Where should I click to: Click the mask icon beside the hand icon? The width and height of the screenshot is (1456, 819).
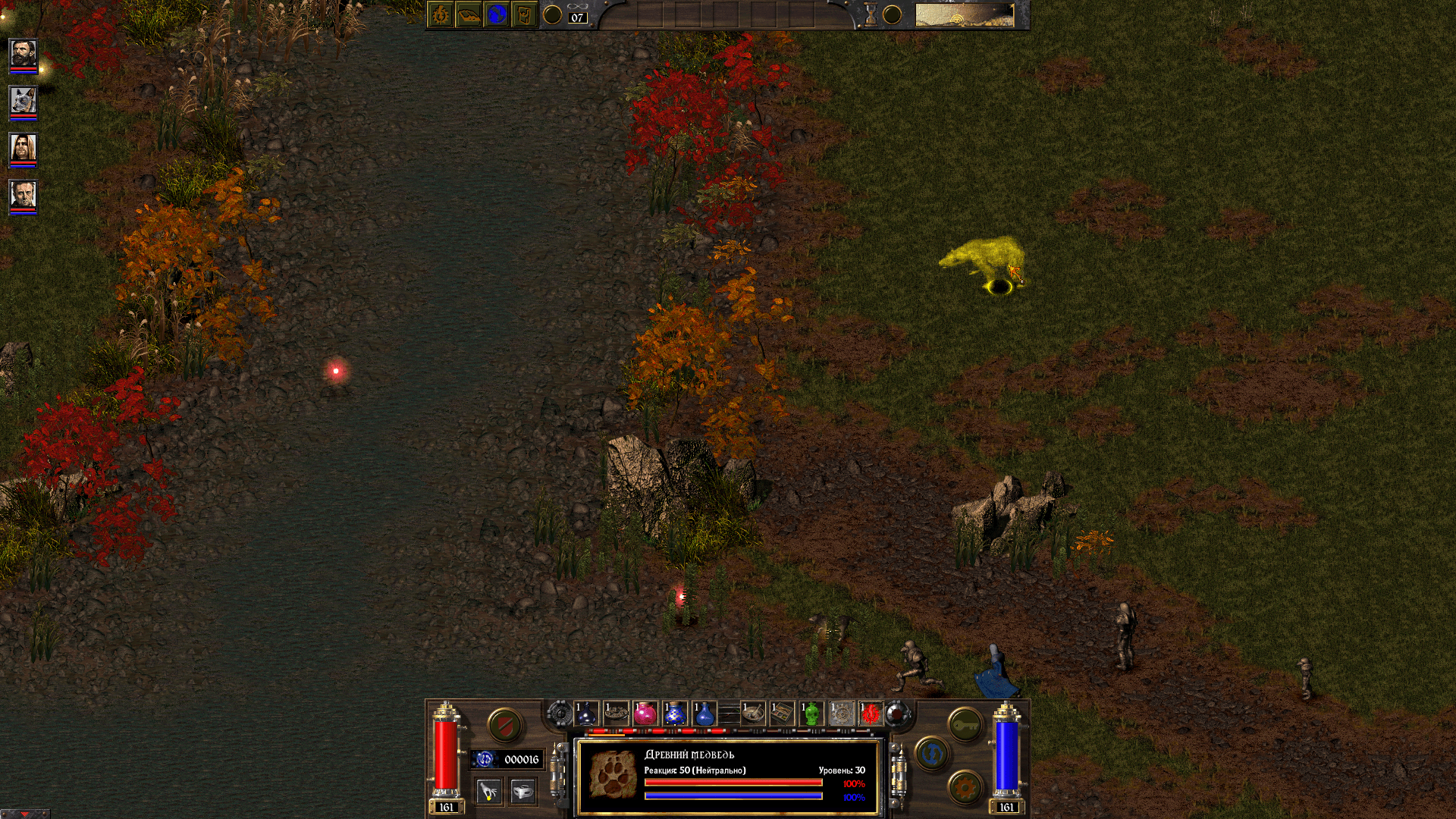click(x=523, y=791)
